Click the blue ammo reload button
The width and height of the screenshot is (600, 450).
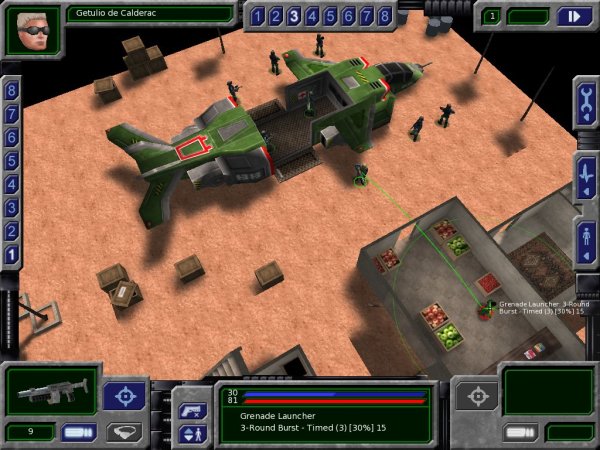point(79,432)
